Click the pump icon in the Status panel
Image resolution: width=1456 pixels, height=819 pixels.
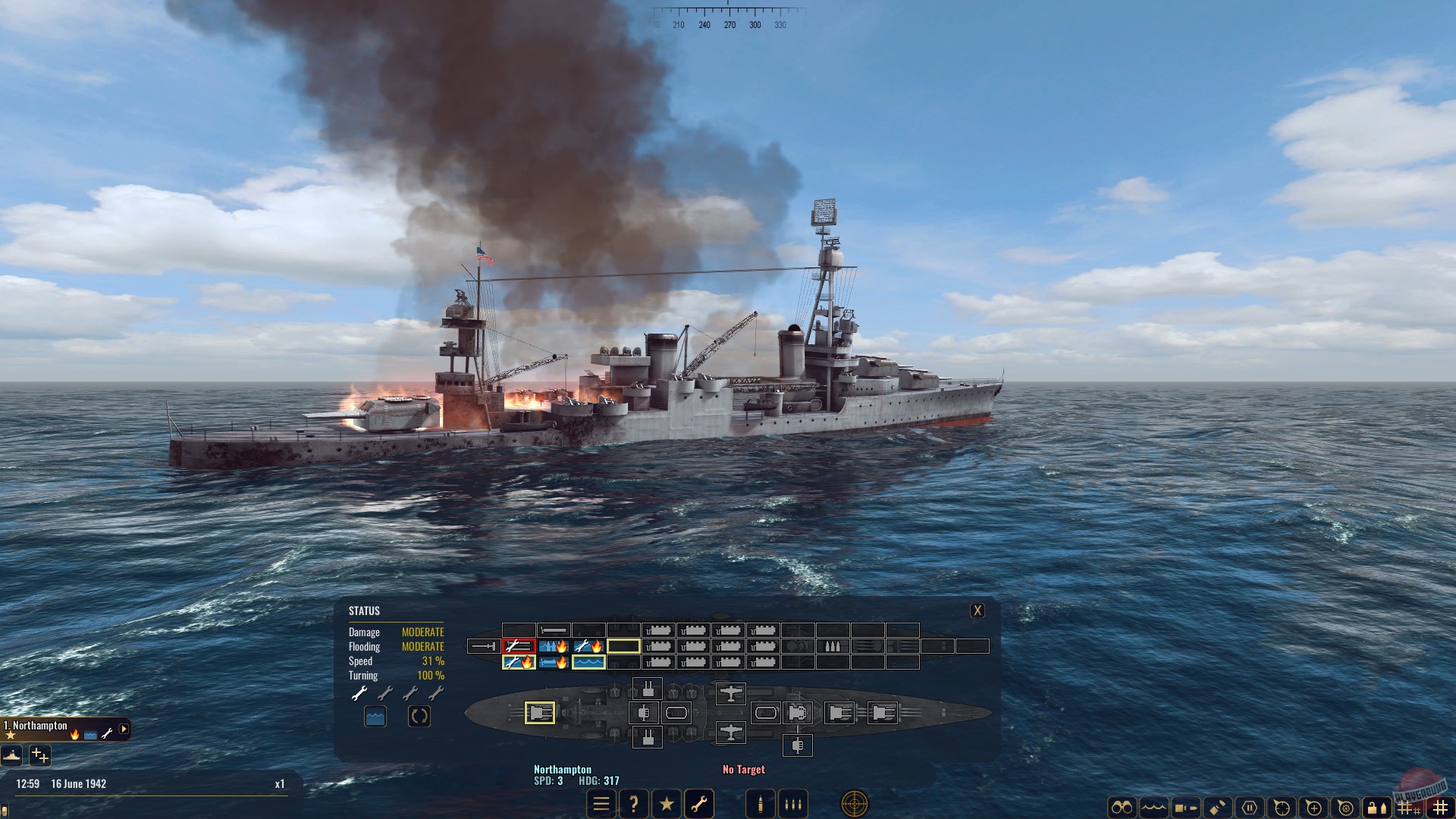pyautogui.click(x=375, y=715)
